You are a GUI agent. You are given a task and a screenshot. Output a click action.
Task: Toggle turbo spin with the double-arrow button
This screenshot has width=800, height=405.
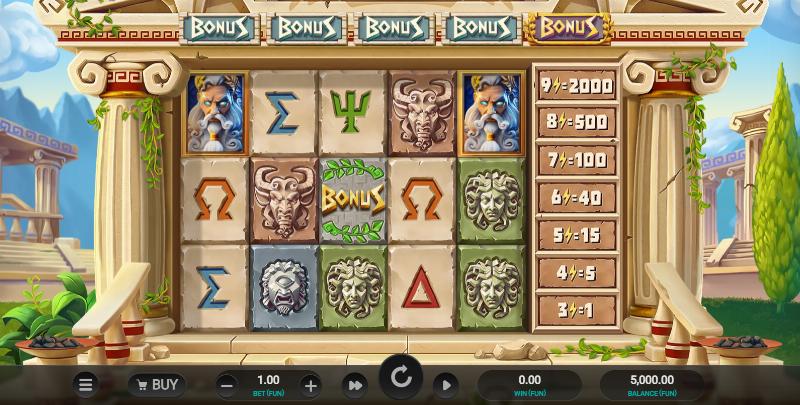354,385
